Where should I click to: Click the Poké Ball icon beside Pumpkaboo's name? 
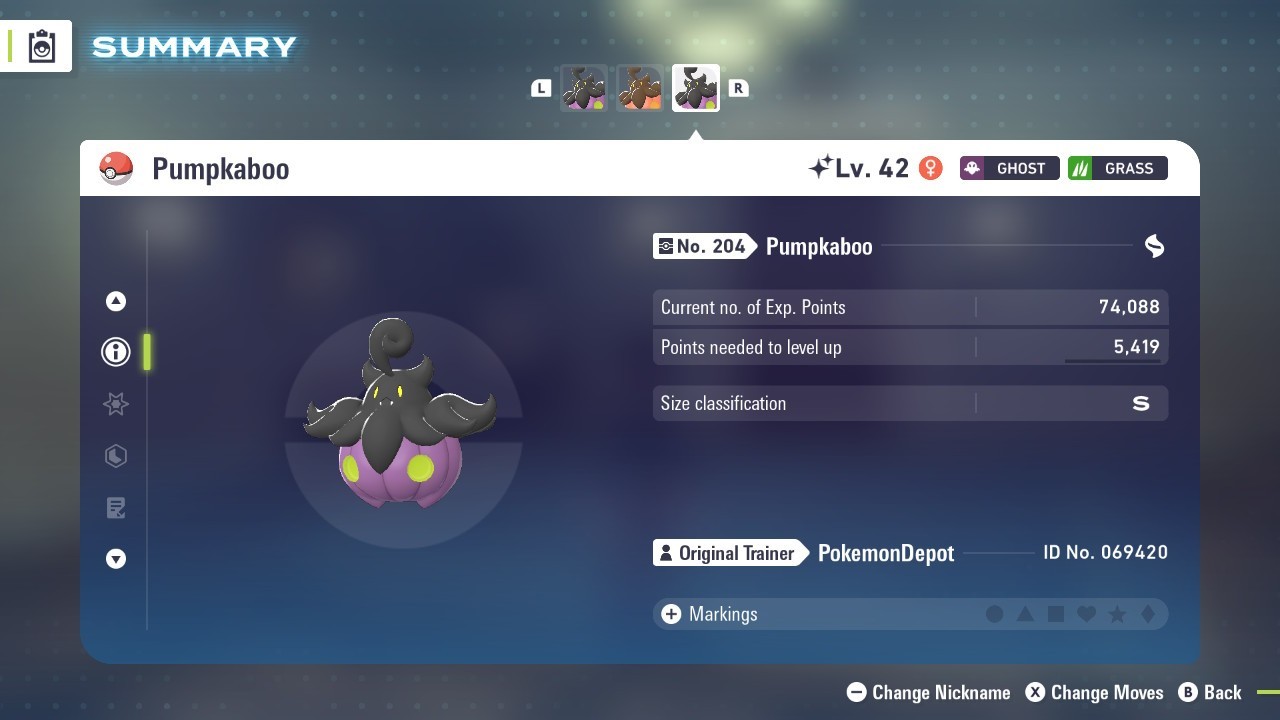tap(116, 168)
